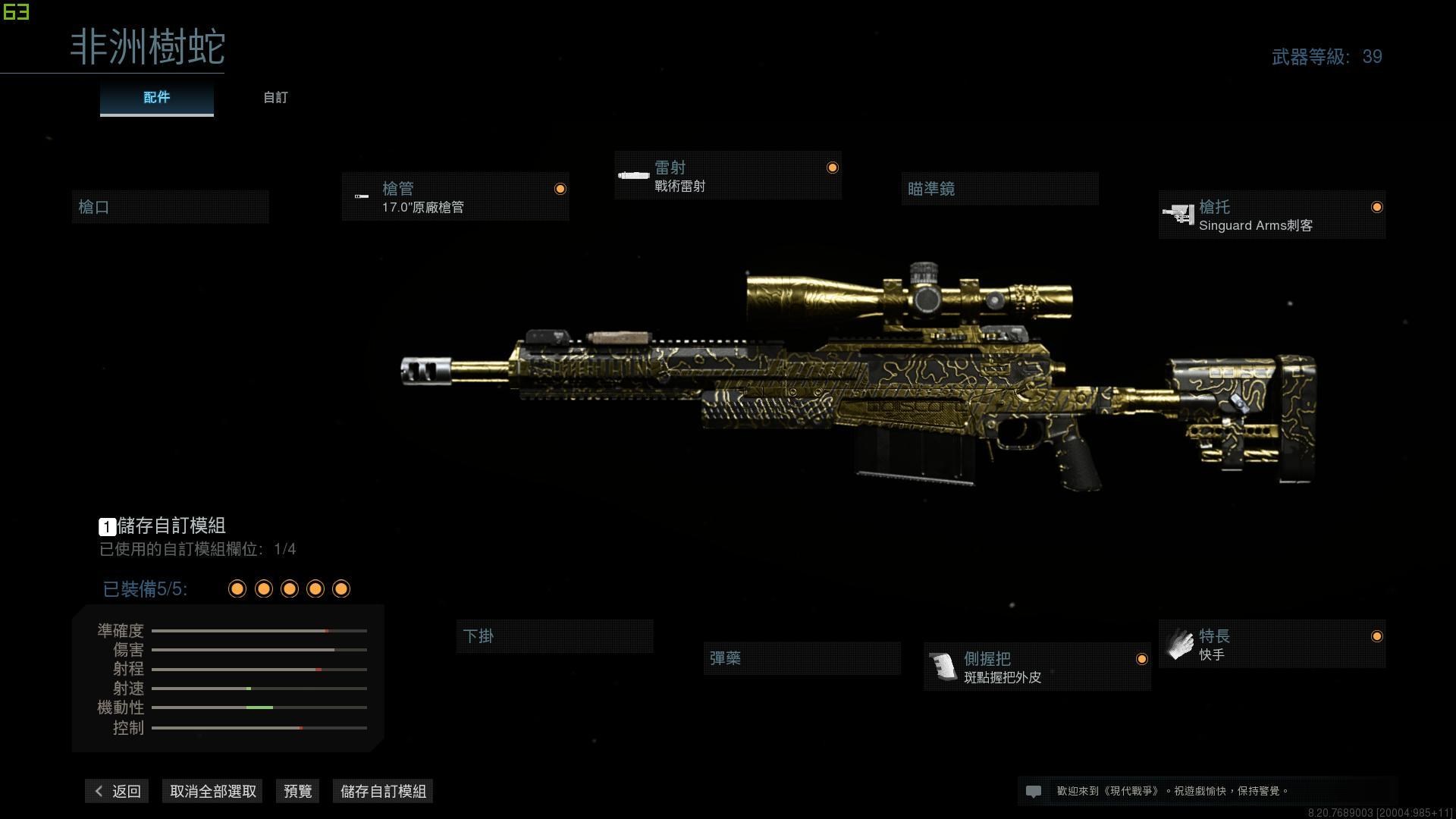This screenshot has width=1456, height=819.
Task: Open the 彈藥 ammunition slot
Action: 802,658
